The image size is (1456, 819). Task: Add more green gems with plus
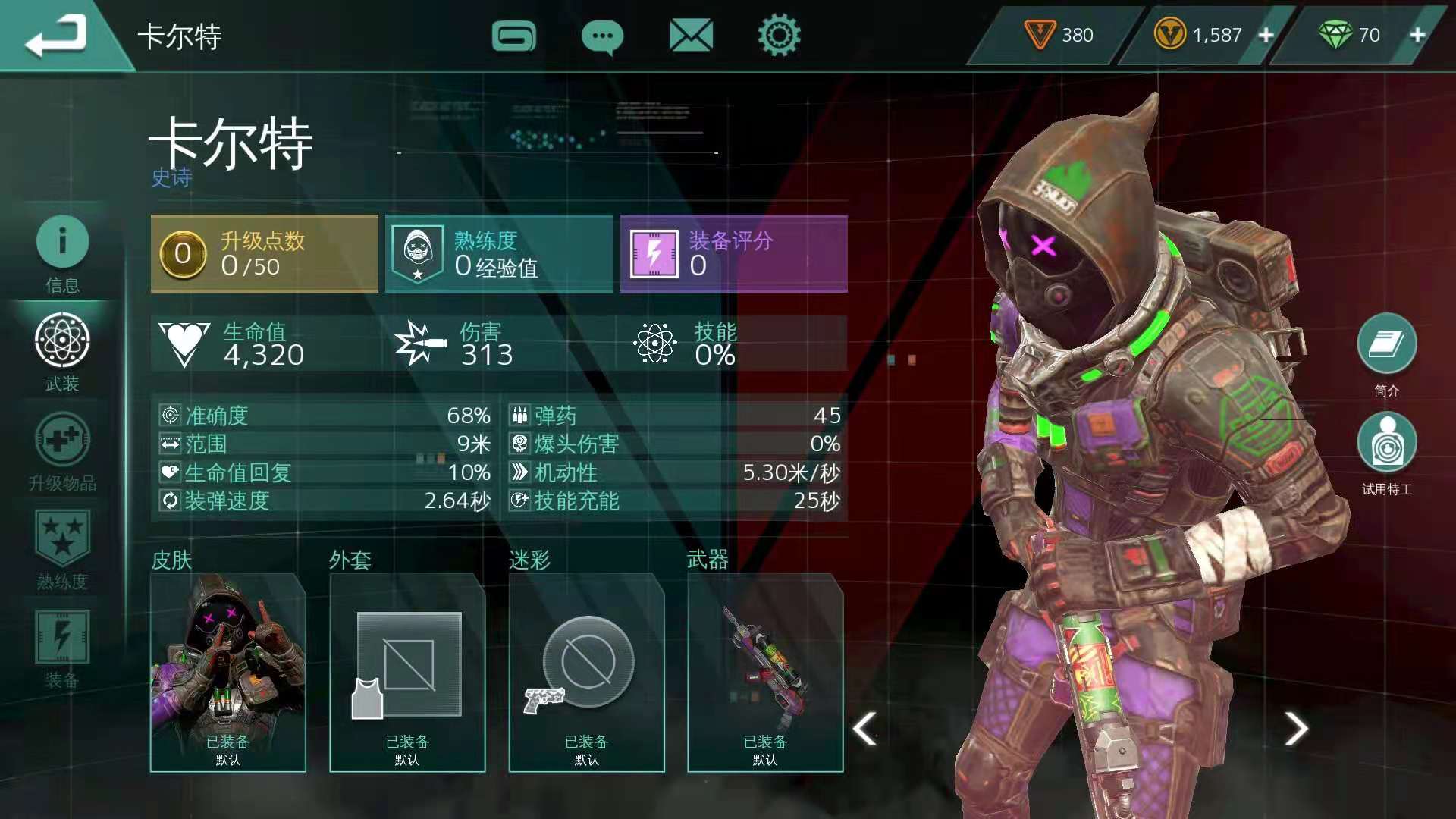click(x=1417, y=35)
